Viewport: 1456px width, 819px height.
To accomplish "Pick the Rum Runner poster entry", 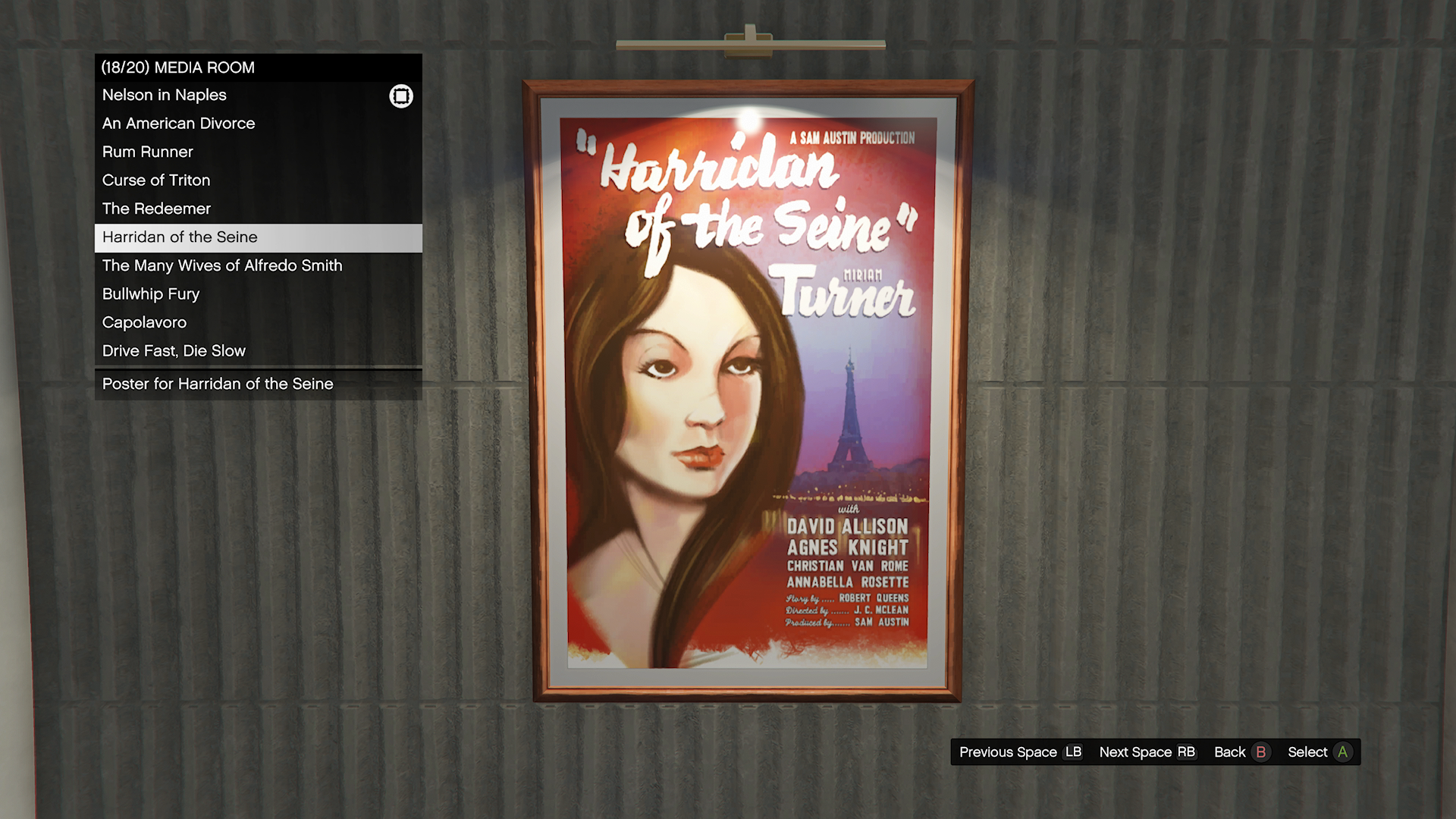I will point(148,152).
